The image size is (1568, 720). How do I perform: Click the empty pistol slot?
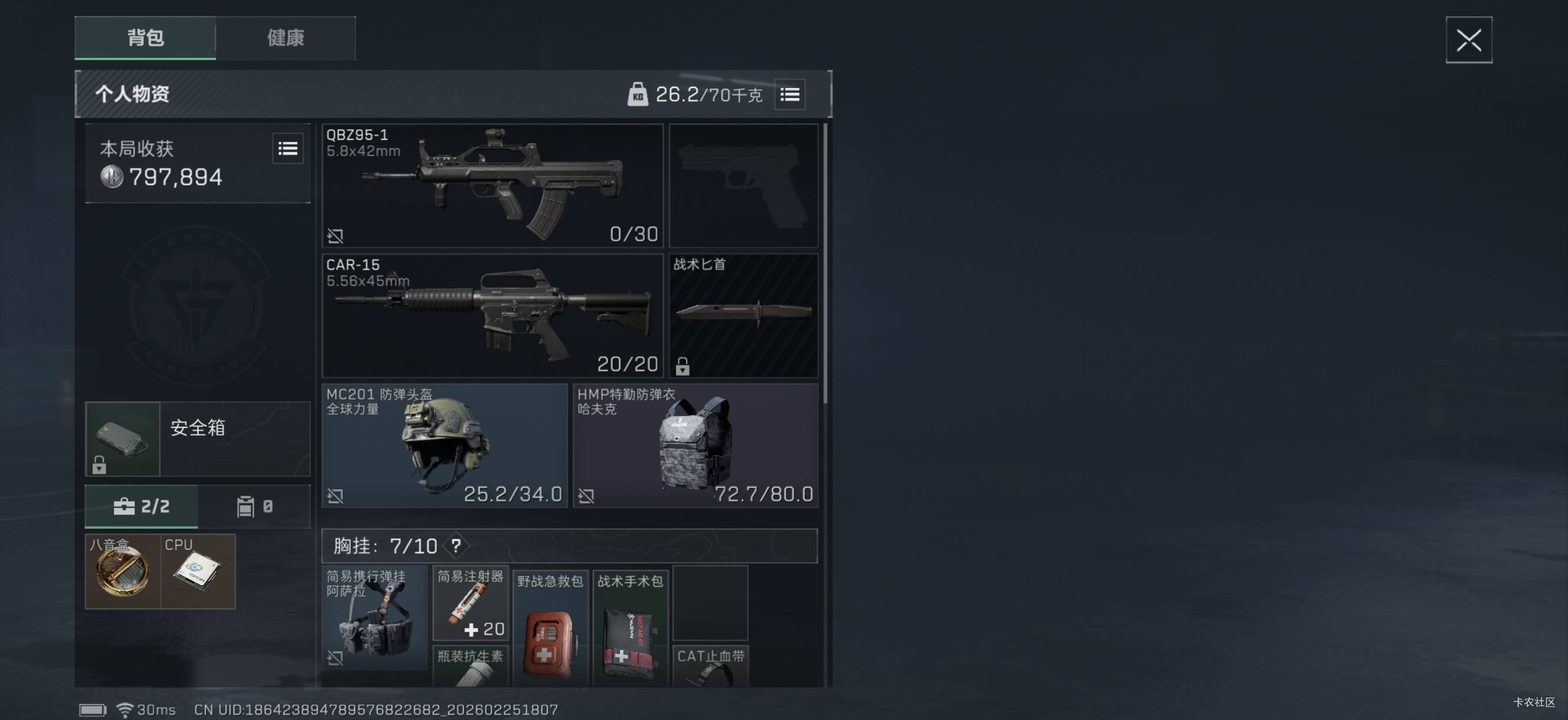(x=743, y=186)
